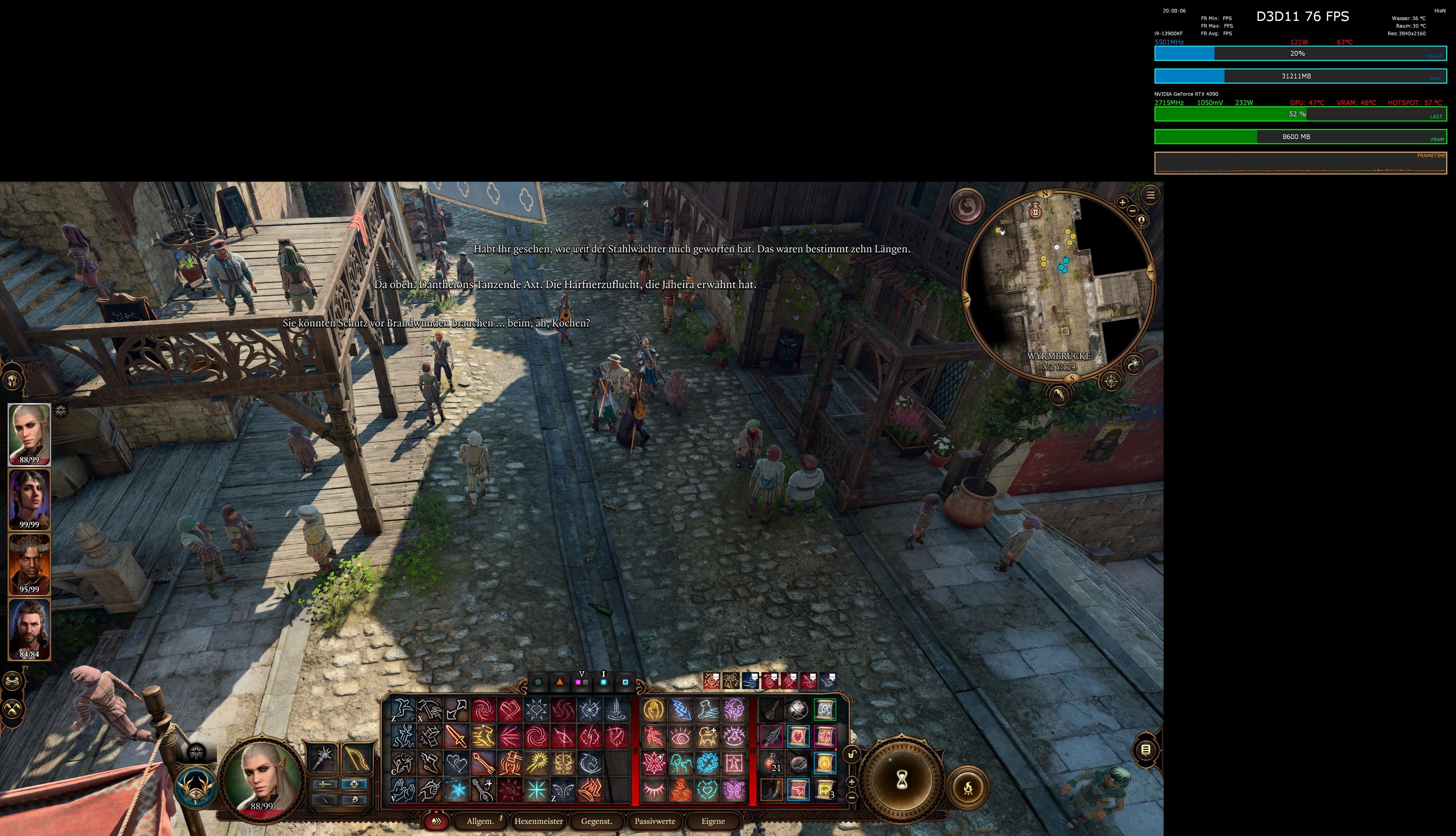
Task: Toggle a speech-bubble passive above the hotbar
Action: point(712,681)
